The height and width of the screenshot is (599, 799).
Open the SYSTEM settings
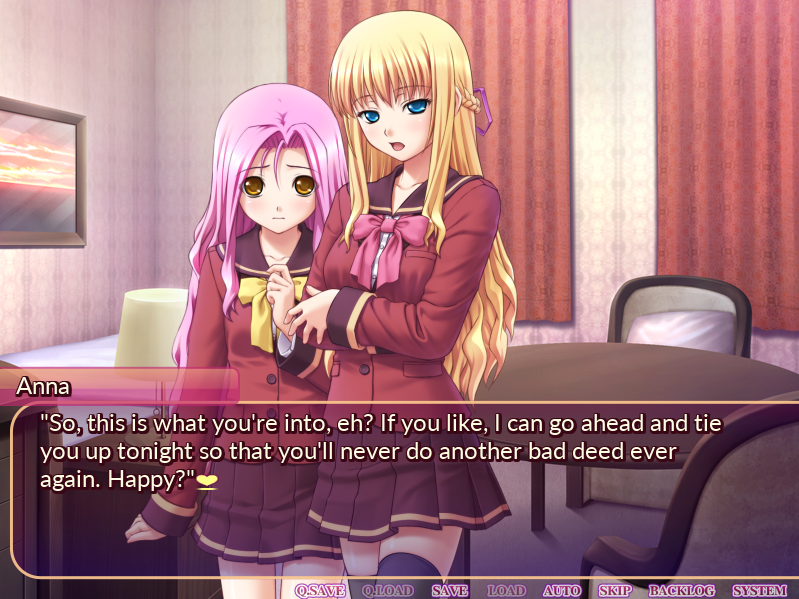(759, 590)
